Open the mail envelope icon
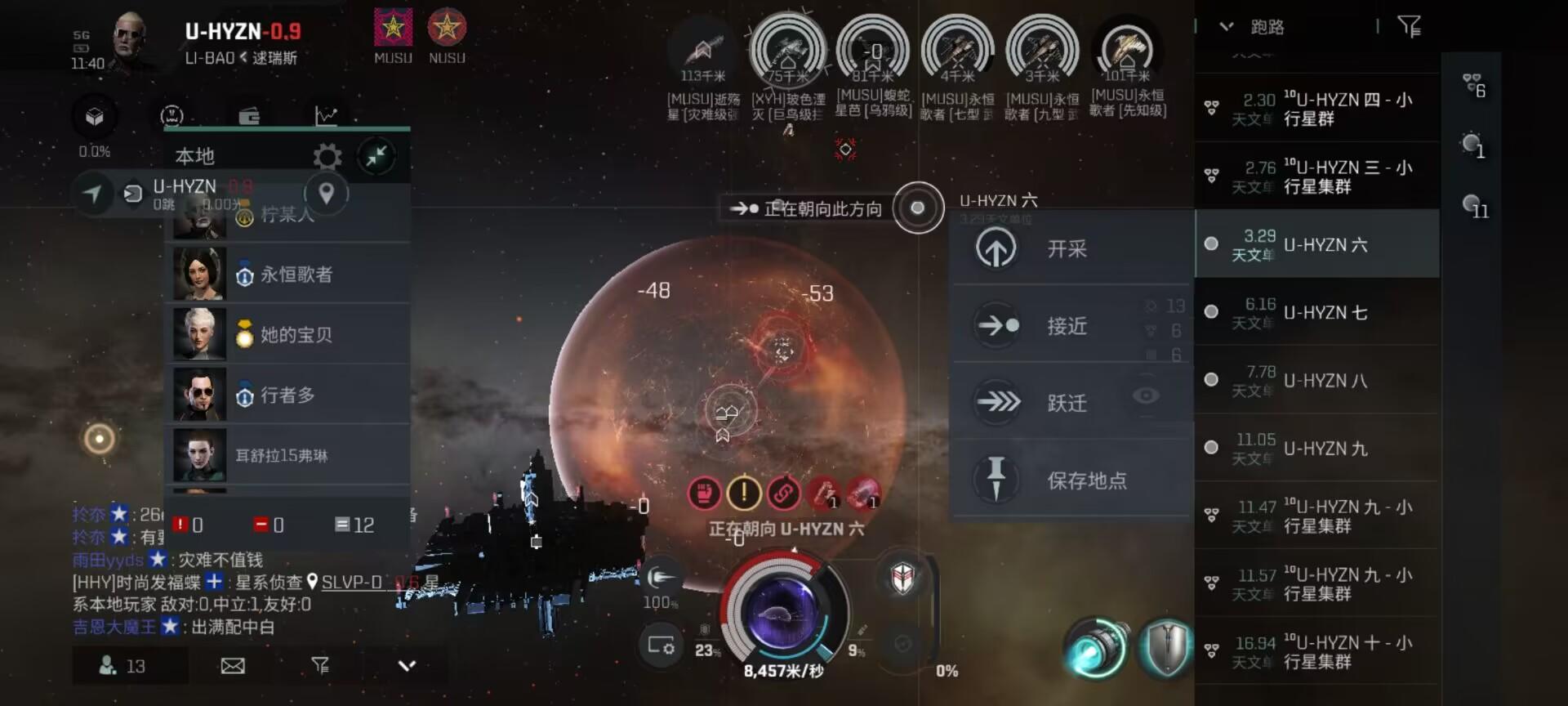Screen dimensions: 1568x706 [x=232, y=666]
